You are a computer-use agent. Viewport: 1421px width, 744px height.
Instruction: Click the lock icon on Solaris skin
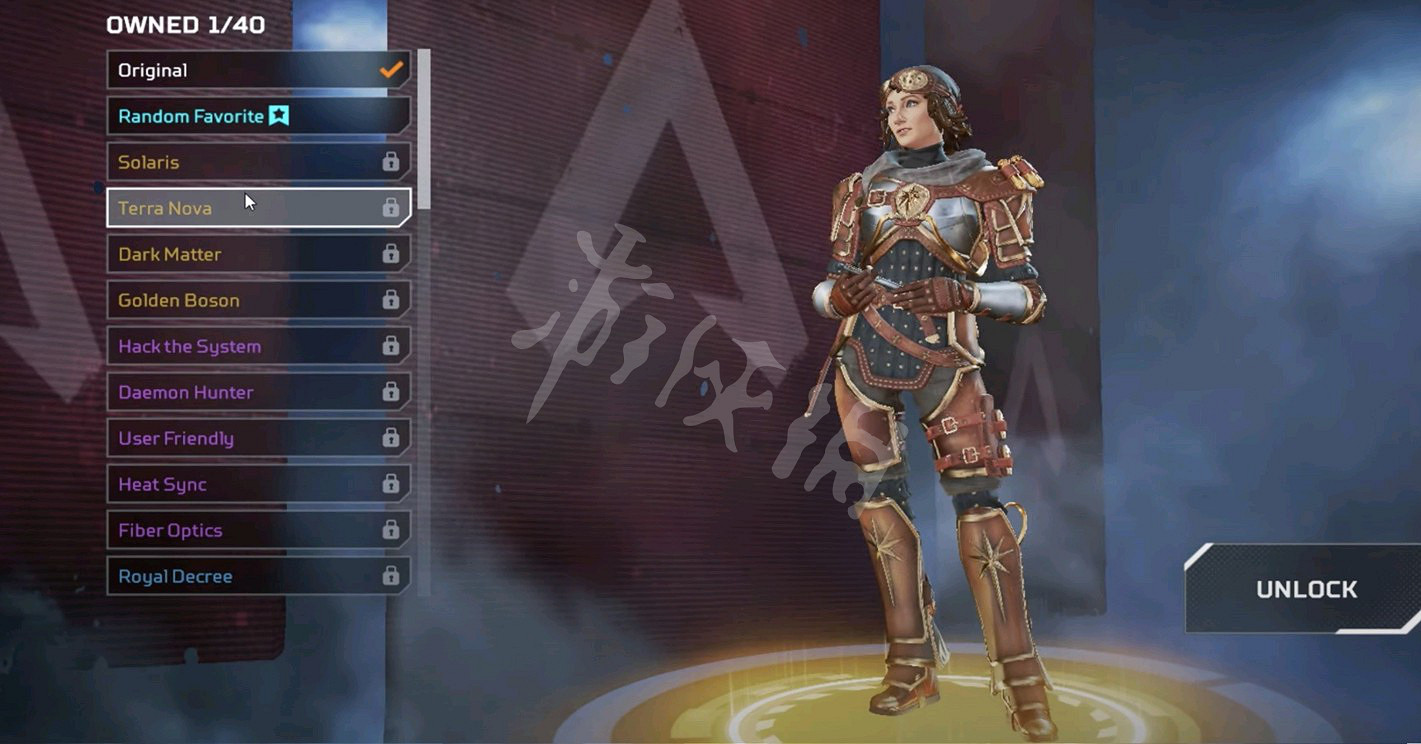pyautogui.click(x=389, y=161)
